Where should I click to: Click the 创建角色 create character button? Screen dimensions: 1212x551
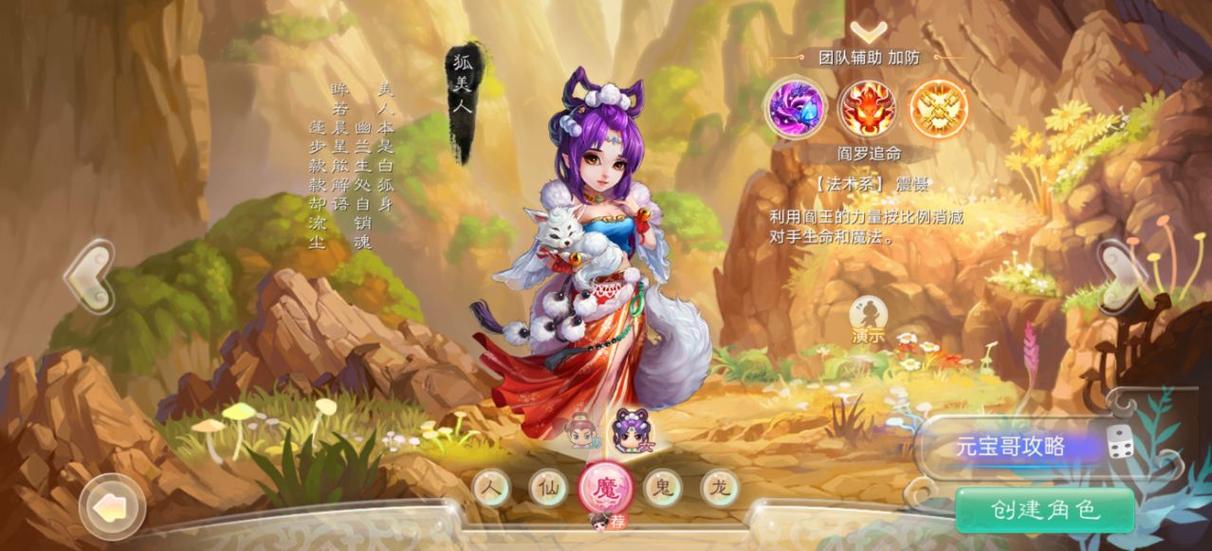[1045, 510]
